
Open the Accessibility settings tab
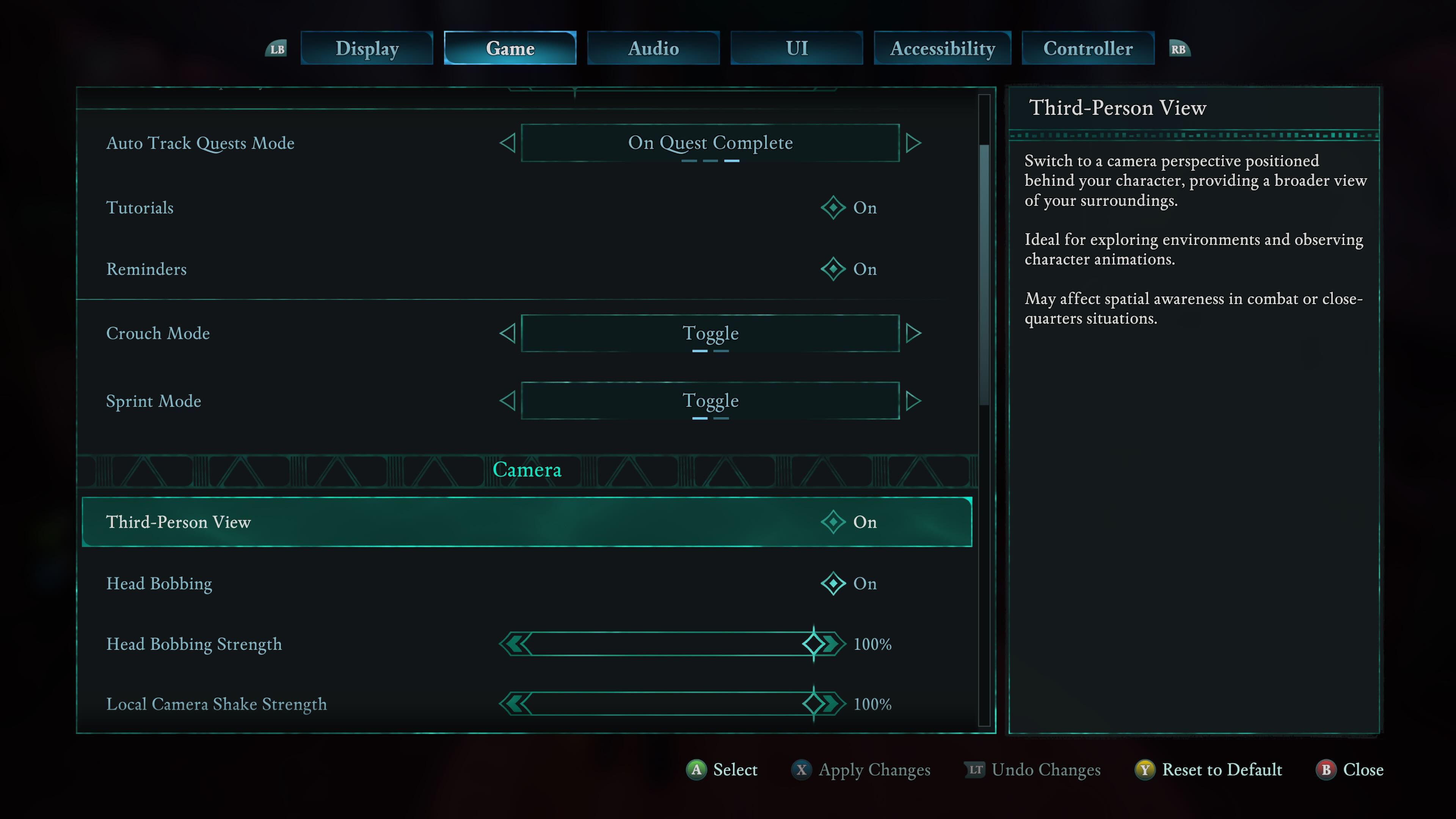point(942,48)
